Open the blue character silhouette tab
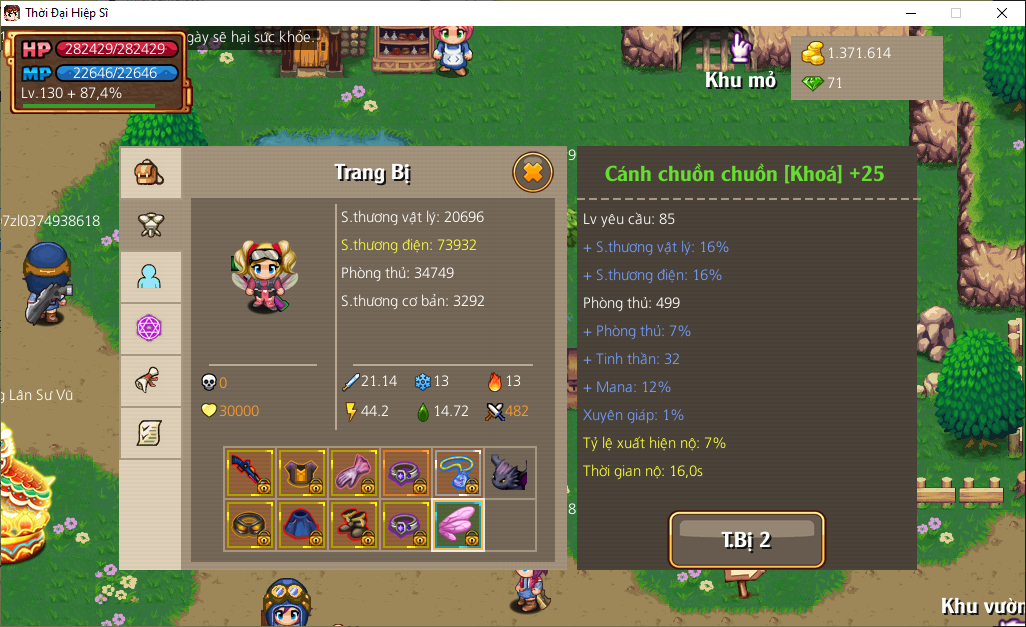 coord(150,277)
